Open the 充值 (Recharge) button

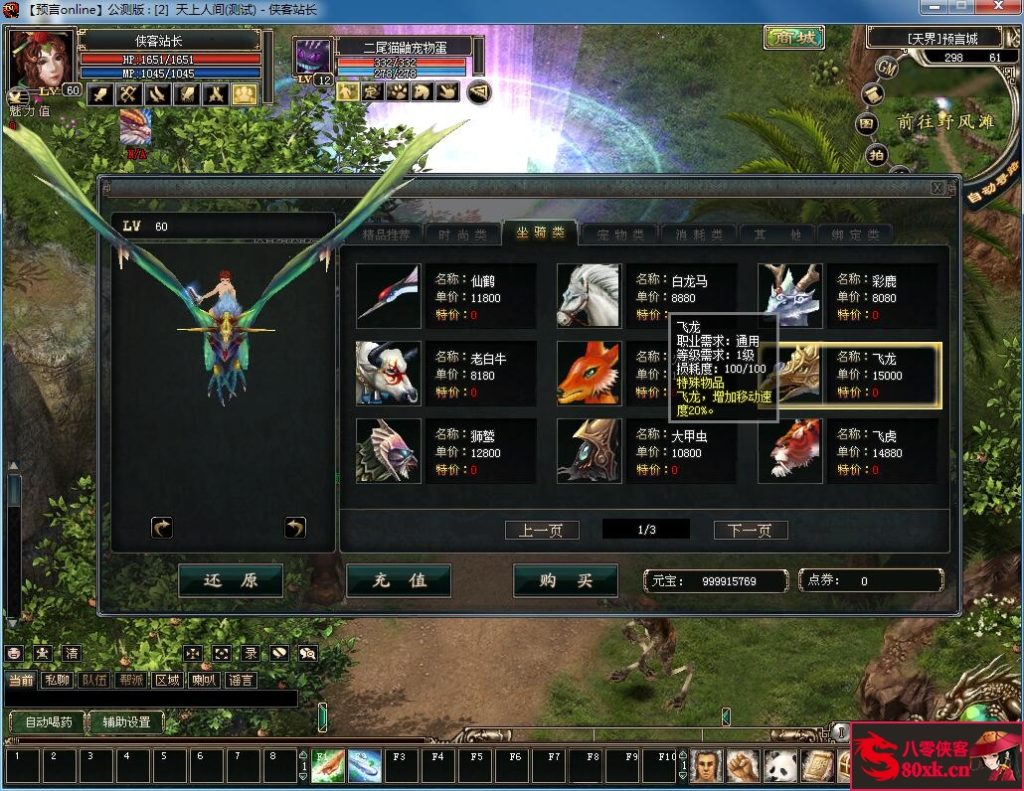[x=398, y=580]
